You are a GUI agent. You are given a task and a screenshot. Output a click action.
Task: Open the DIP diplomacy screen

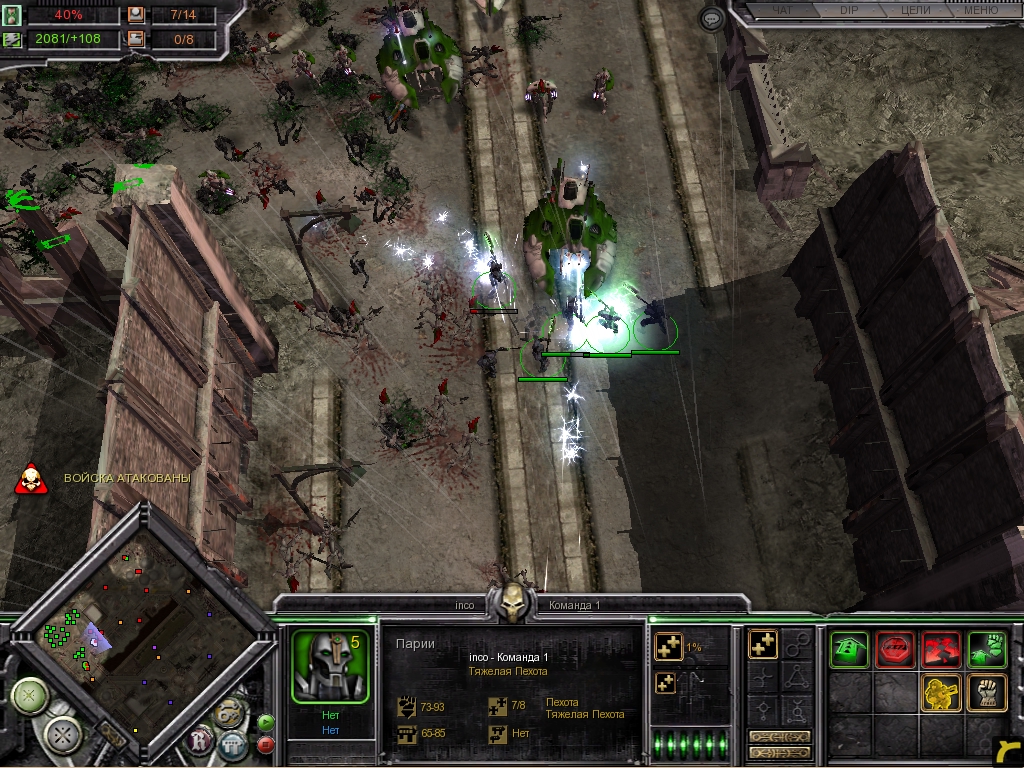click(851, 11)
